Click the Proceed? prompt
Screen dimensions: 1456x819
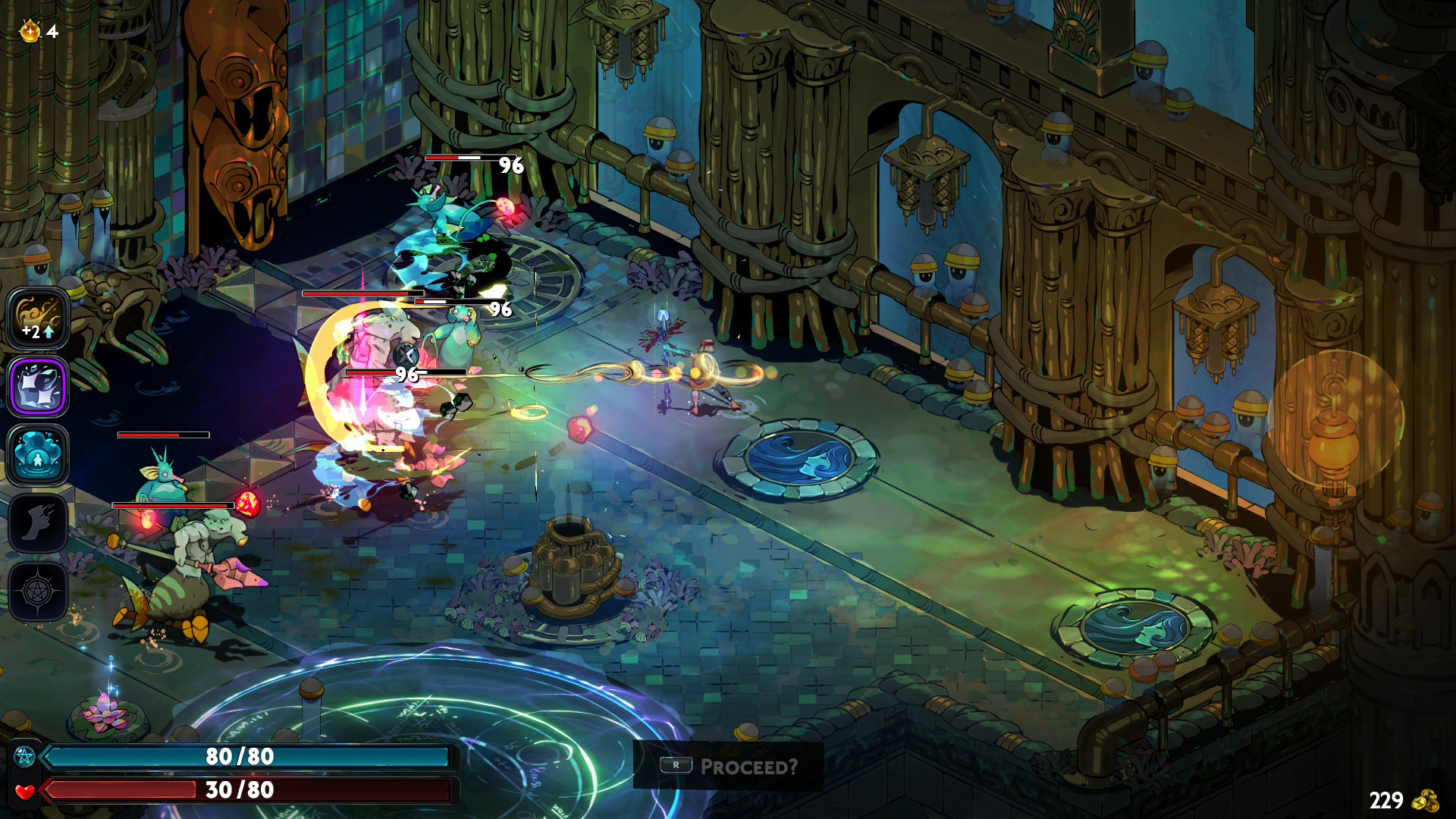coord(749,767)
